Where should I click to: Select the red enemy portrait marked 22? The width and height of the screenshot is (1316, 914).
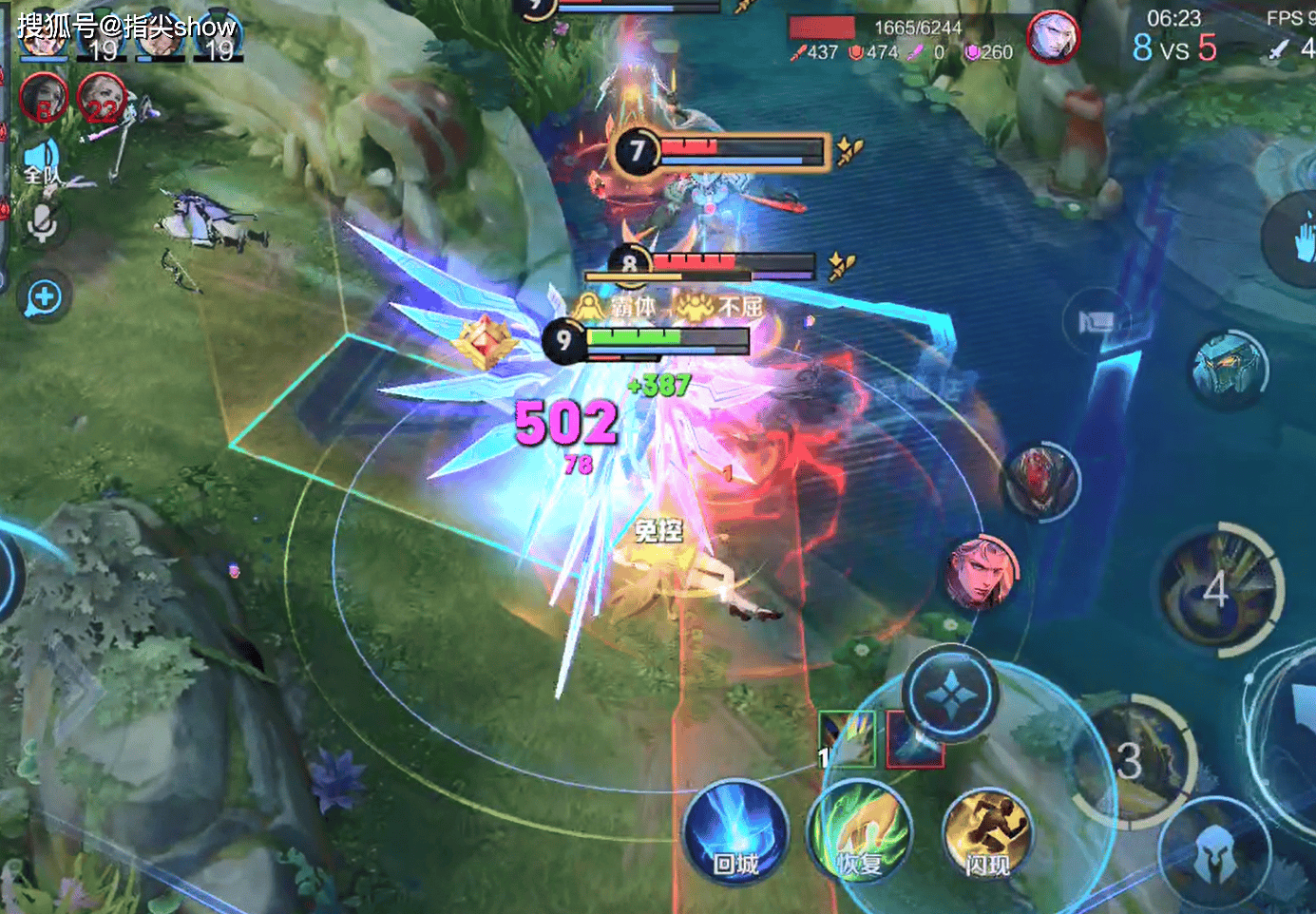tap(102, 98)
